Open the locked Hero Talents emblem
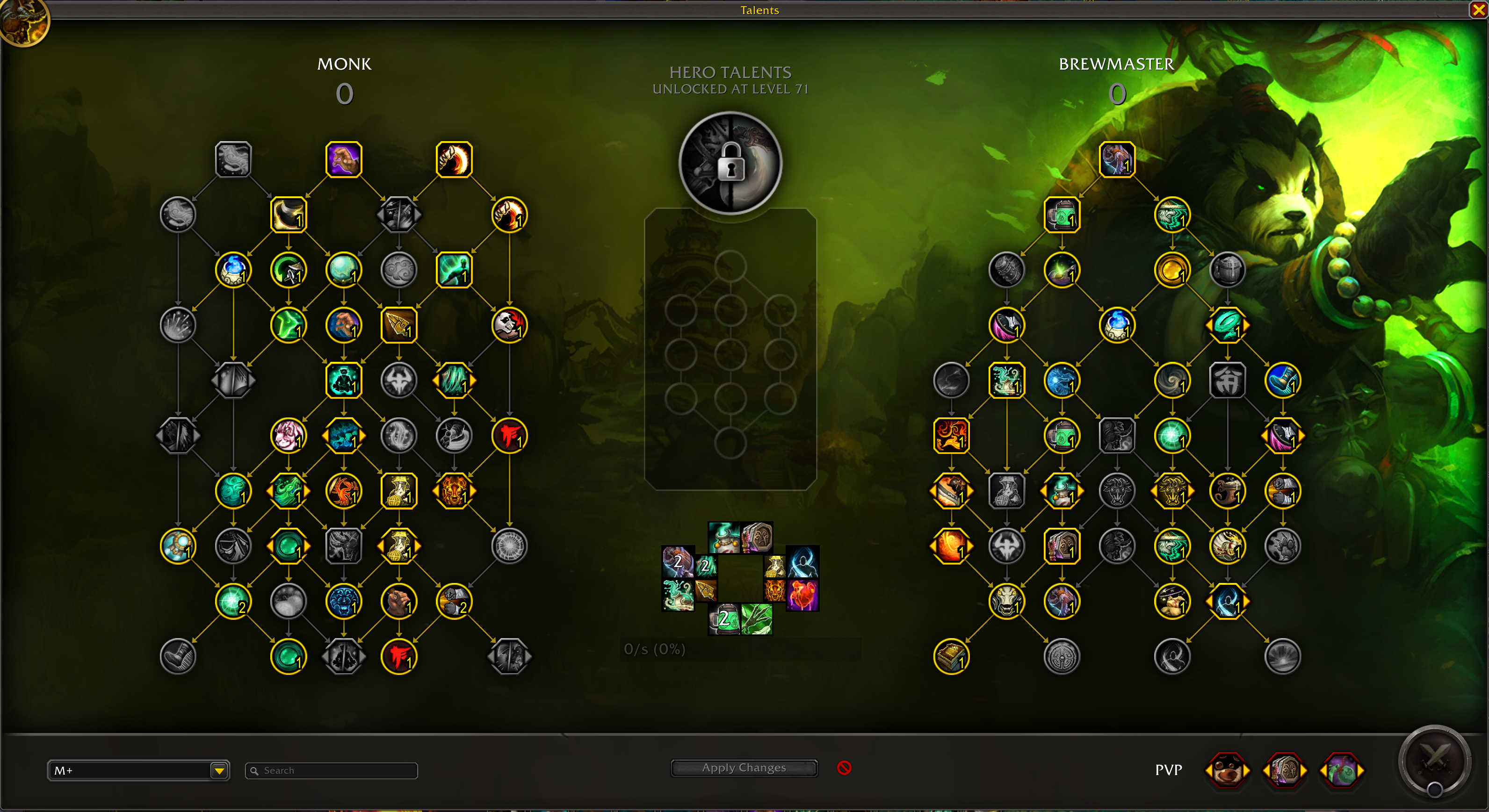The image size is (1489, 812). click(x=730, y=163)
